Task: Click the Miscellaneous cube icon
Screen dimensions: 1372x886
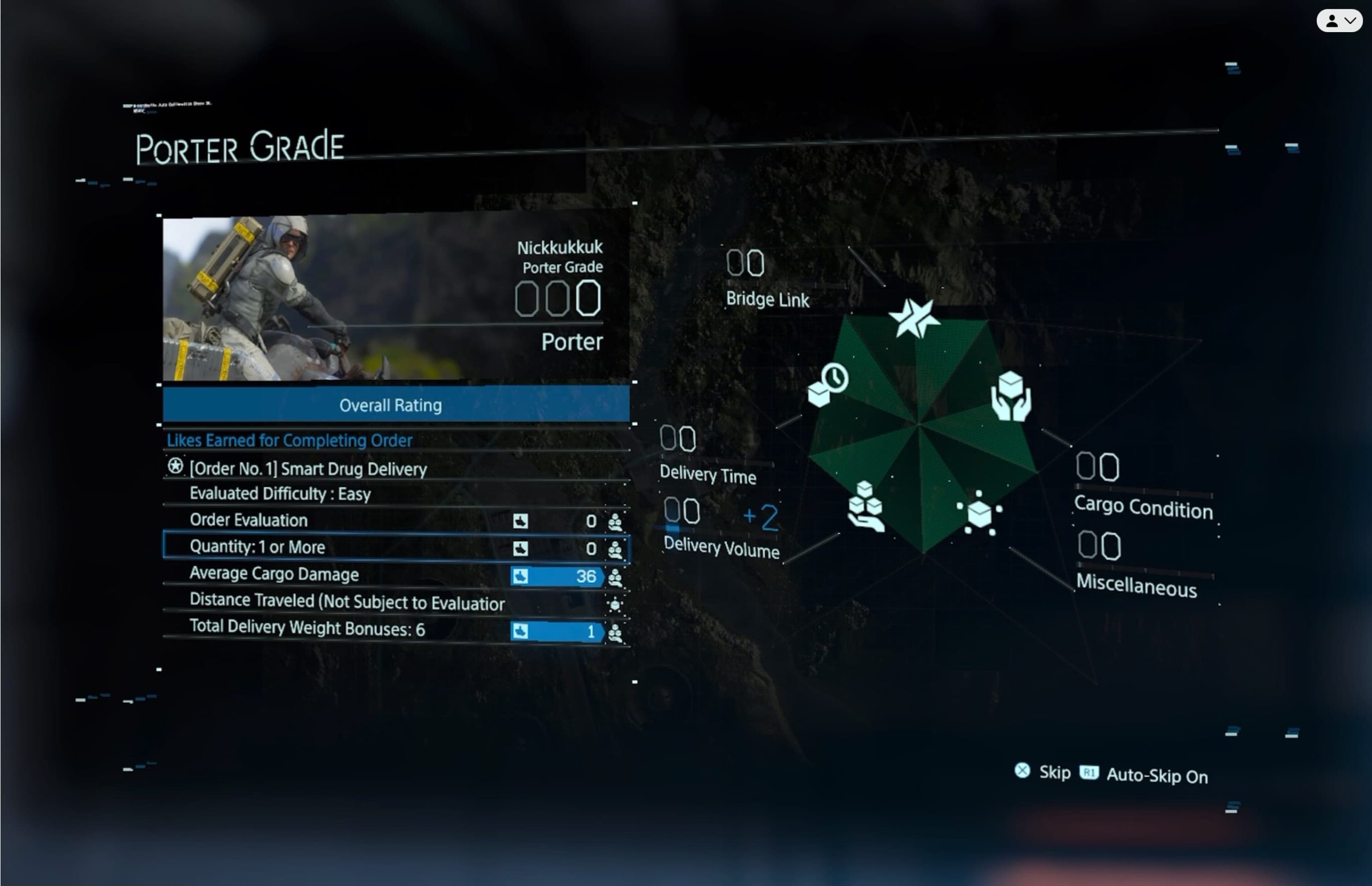Action: click(980, 513)
